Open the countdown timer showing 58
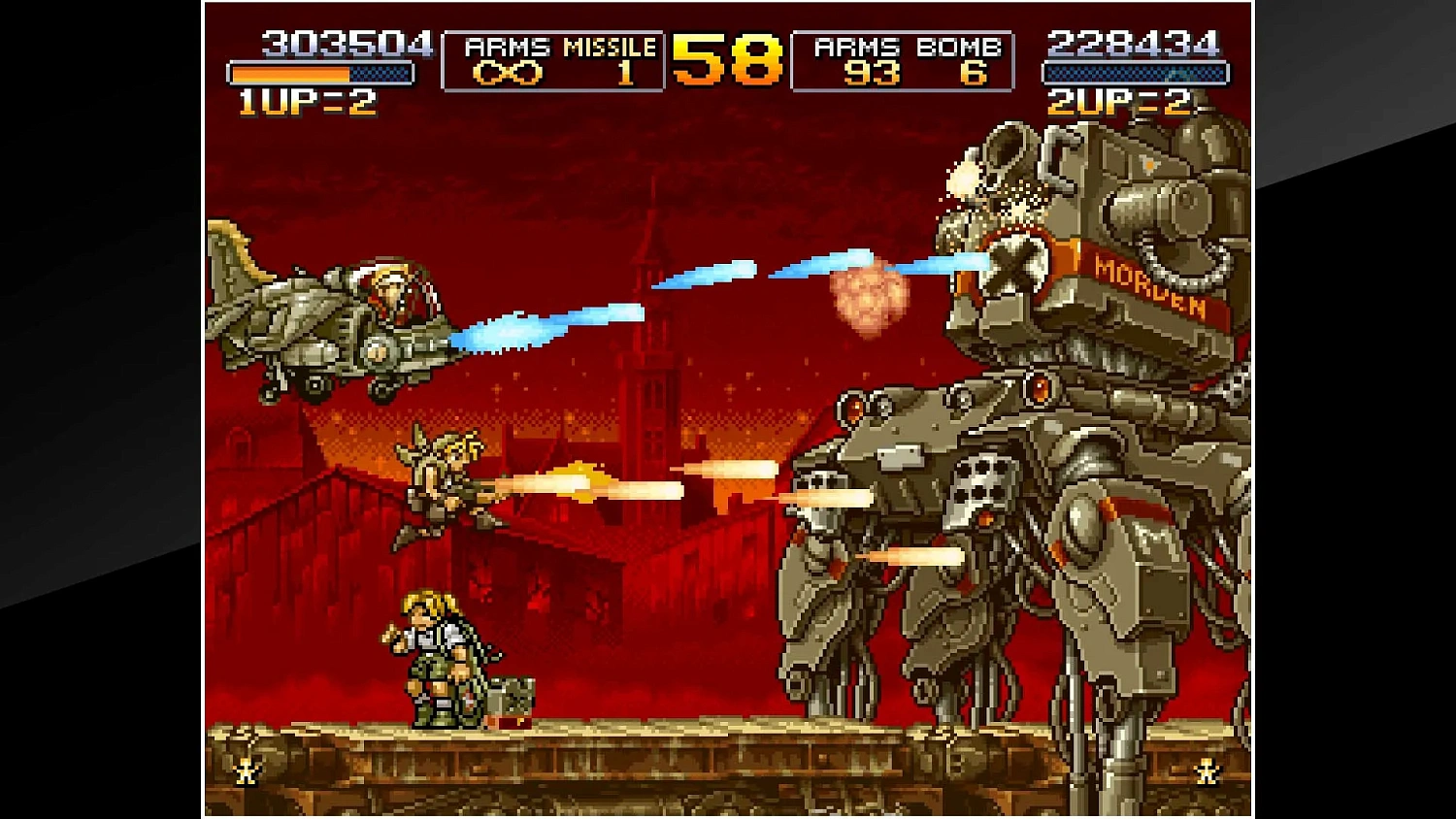This screenshot has height=819, width=1456. click(723, 60)
